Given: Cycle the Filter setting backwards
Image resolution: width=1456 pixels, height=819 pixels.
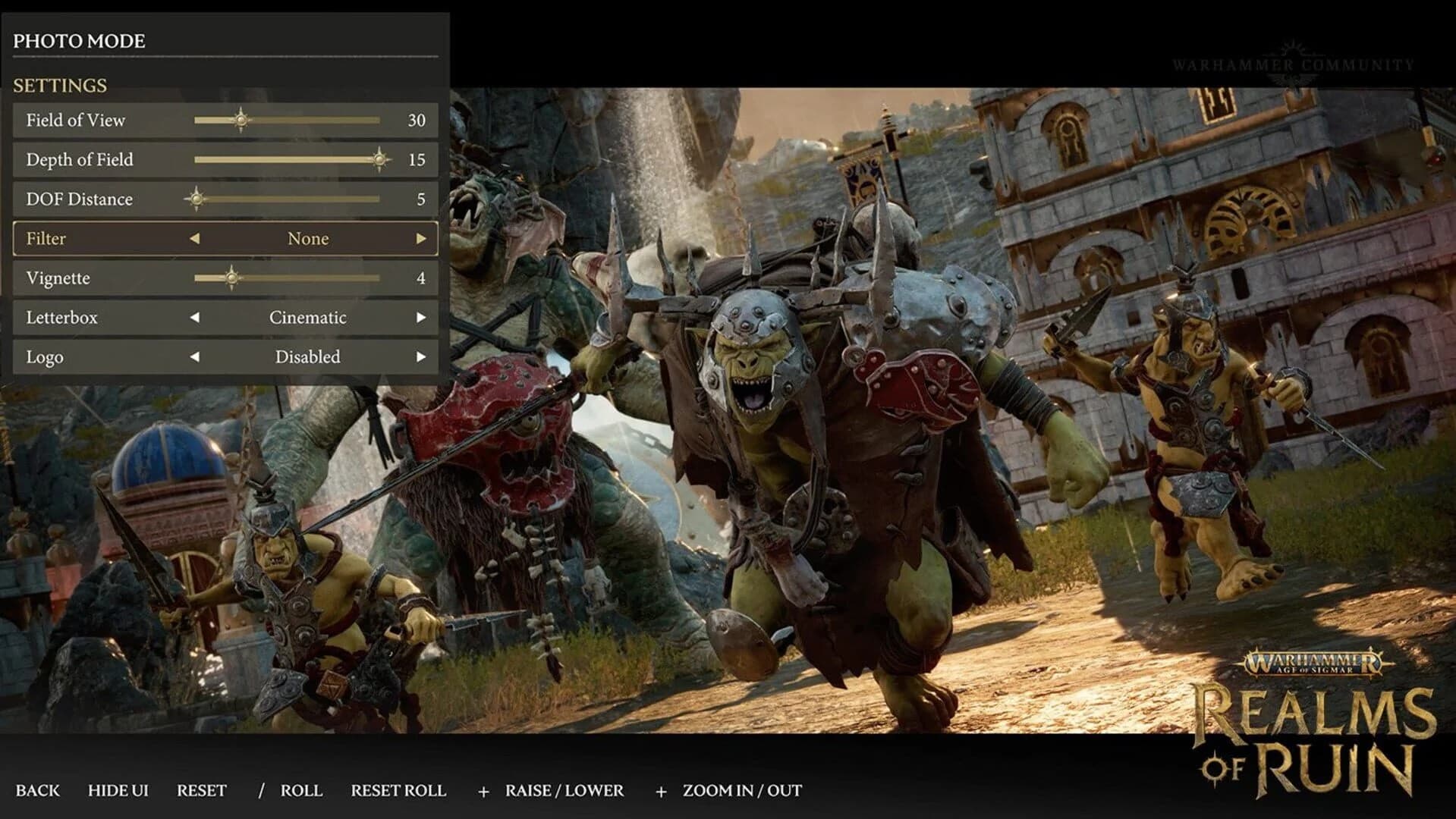Looking at the screenshot, I should 195,239.
